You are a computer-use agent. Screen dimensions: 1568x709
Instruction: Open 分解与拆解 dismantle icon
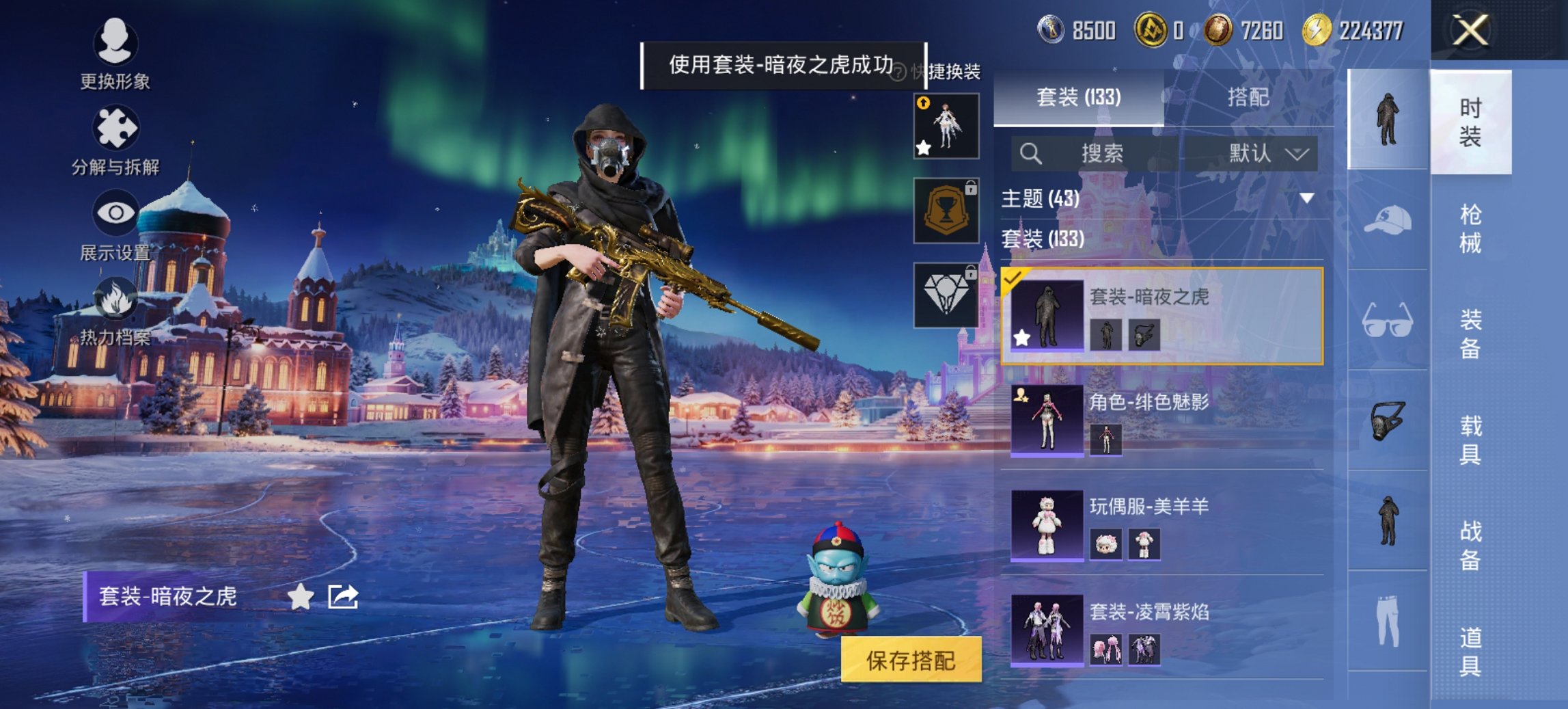pos(116,126)
